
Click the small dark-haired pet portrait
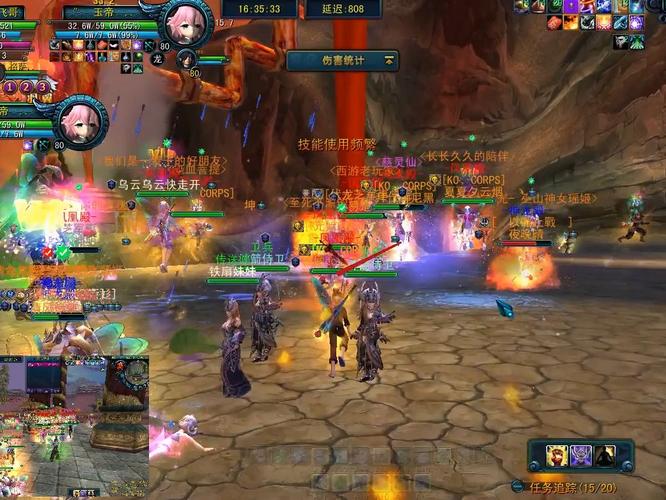click(187, 60)
